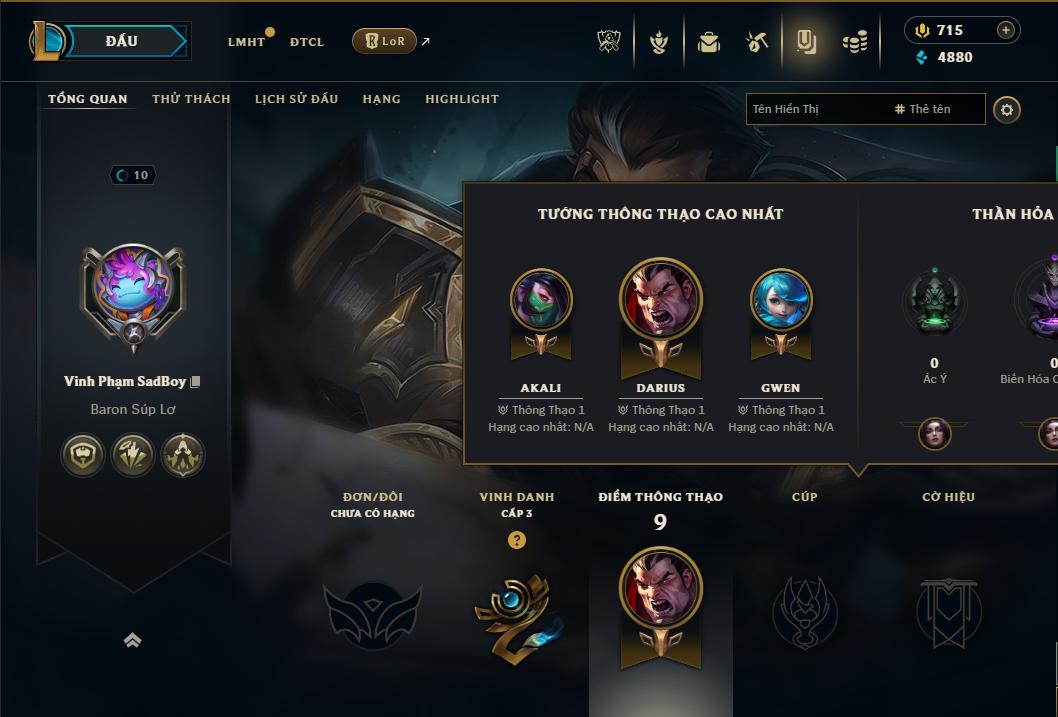Select the Hạng tab
1058x717 pixels.
point(381,99)
